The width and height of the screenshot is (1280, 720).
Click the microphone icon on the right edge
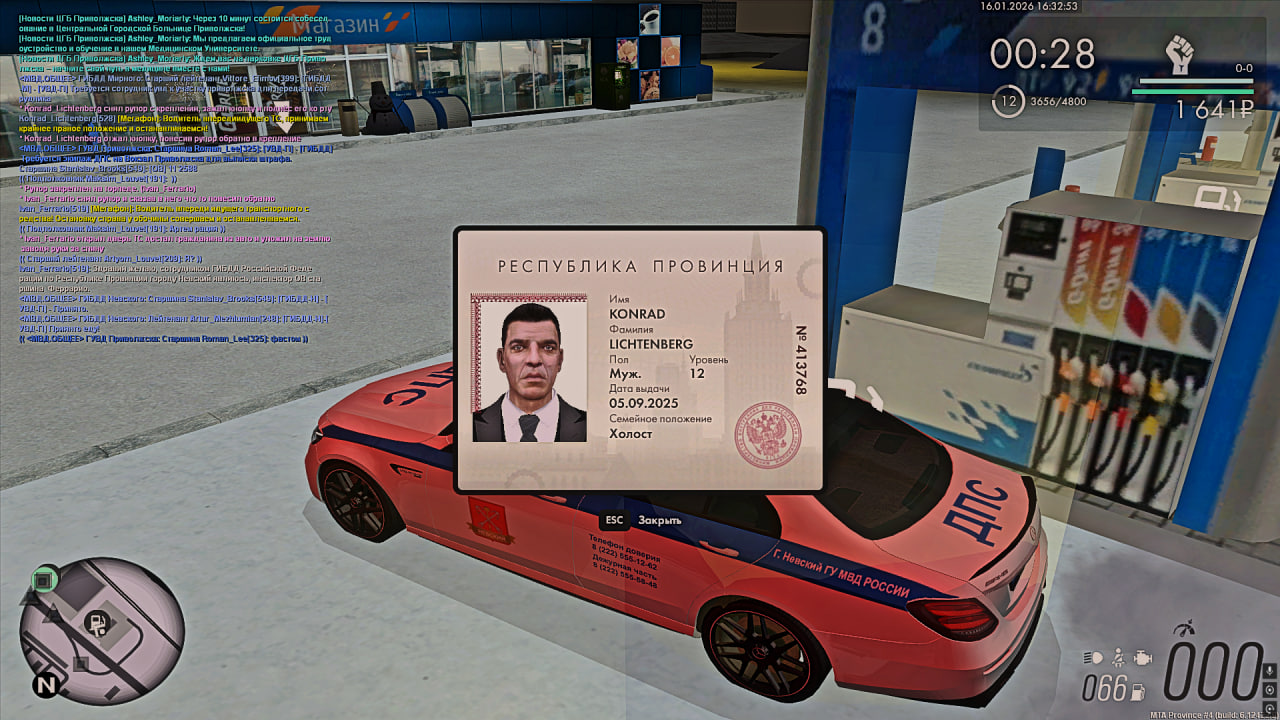click(1270, 671)
